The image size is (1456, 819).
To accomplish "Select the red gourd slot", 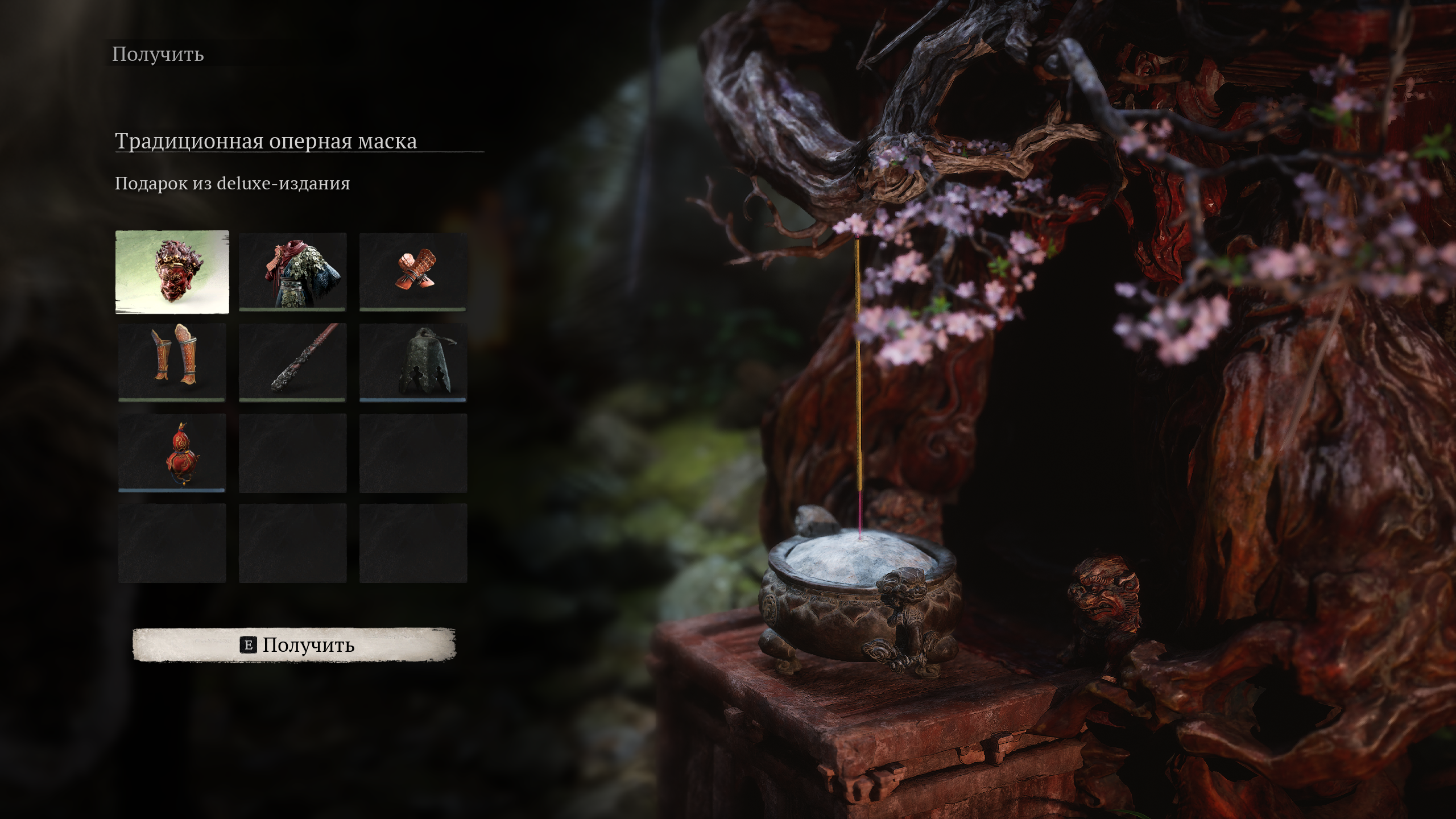I will (172, 453).
